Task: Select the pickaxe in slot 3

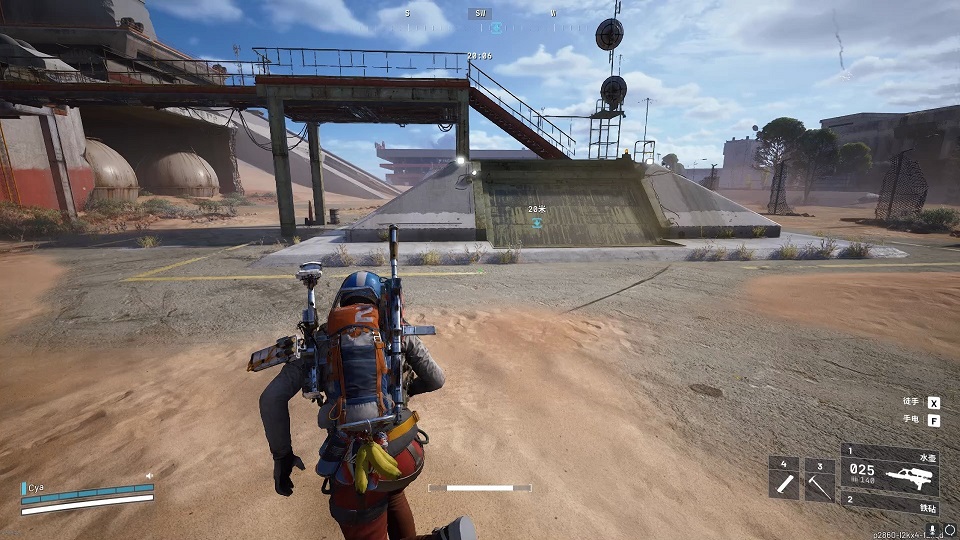Action: [x=819, y=480]
